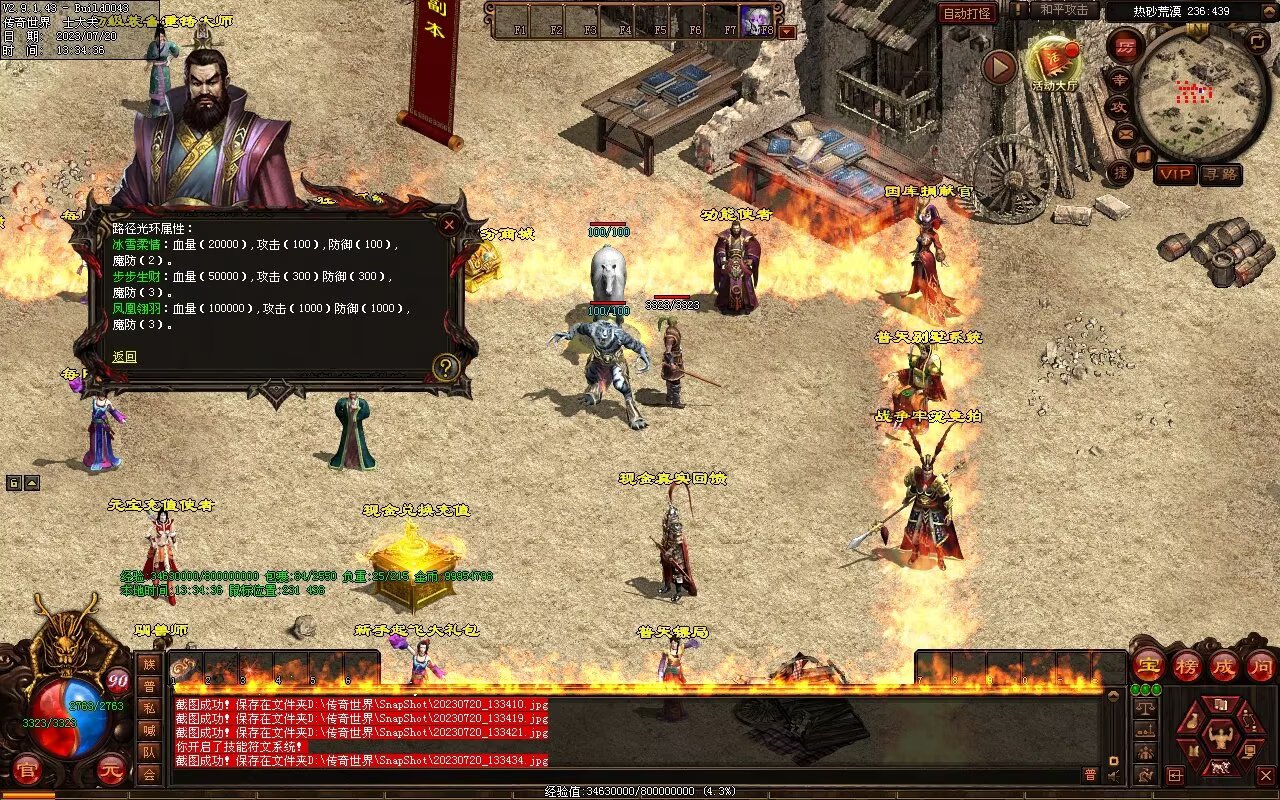Toggle the 自动打怪 auto-fight button

coord(967,13)
